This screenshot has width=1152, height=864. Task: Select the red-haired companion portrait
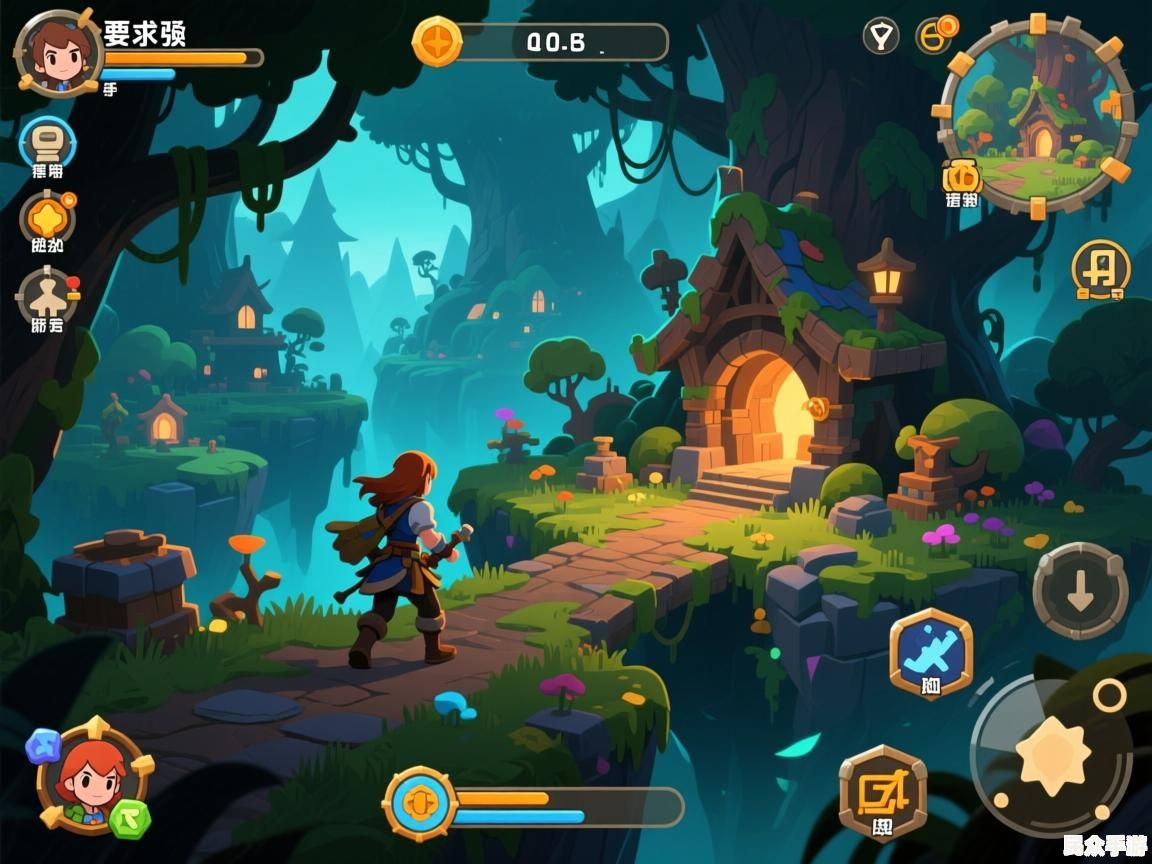coord(92,776)
